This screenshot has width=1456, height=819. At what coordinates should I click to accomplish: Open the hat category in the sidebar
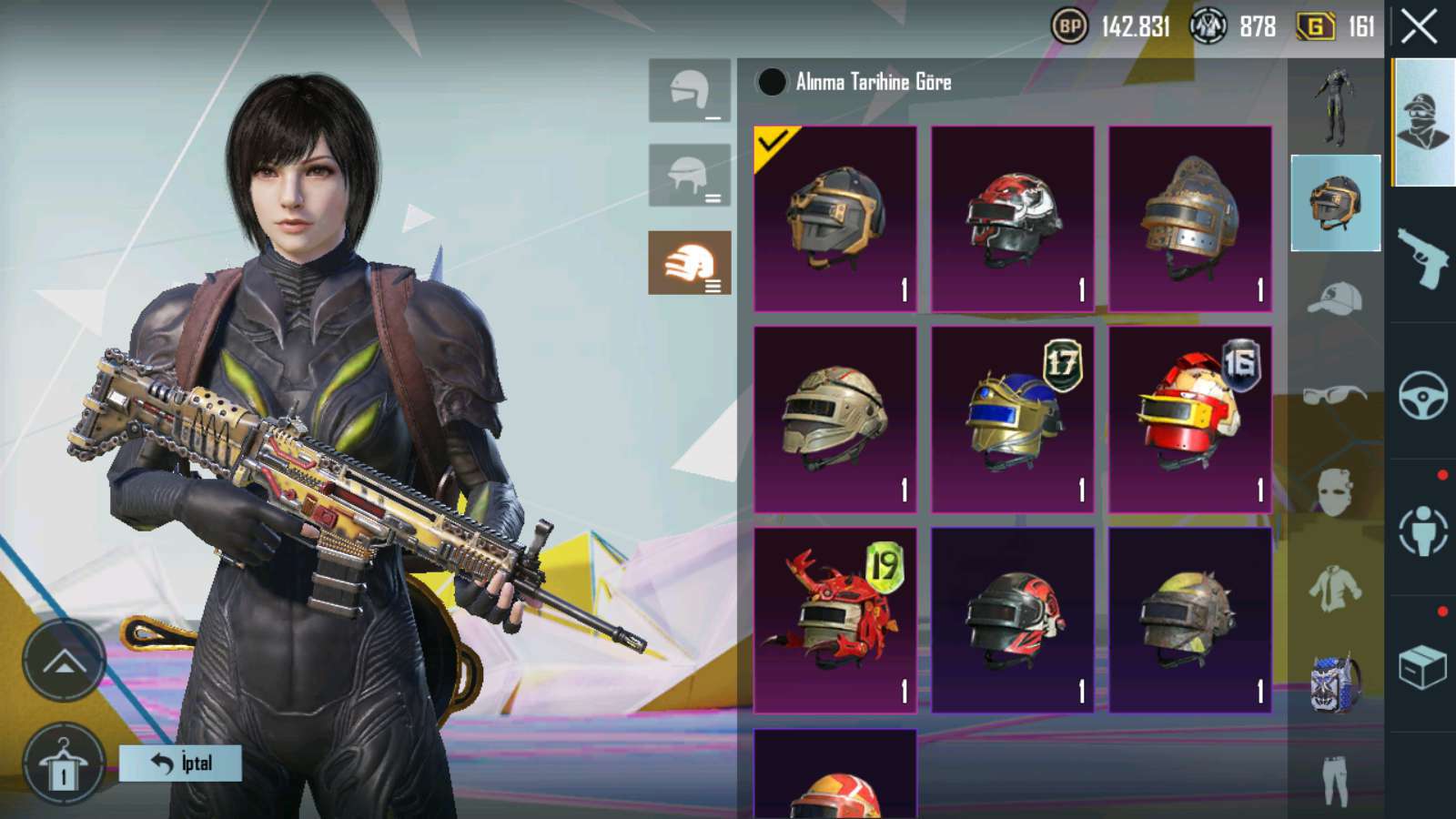[x=1335, y=298]
